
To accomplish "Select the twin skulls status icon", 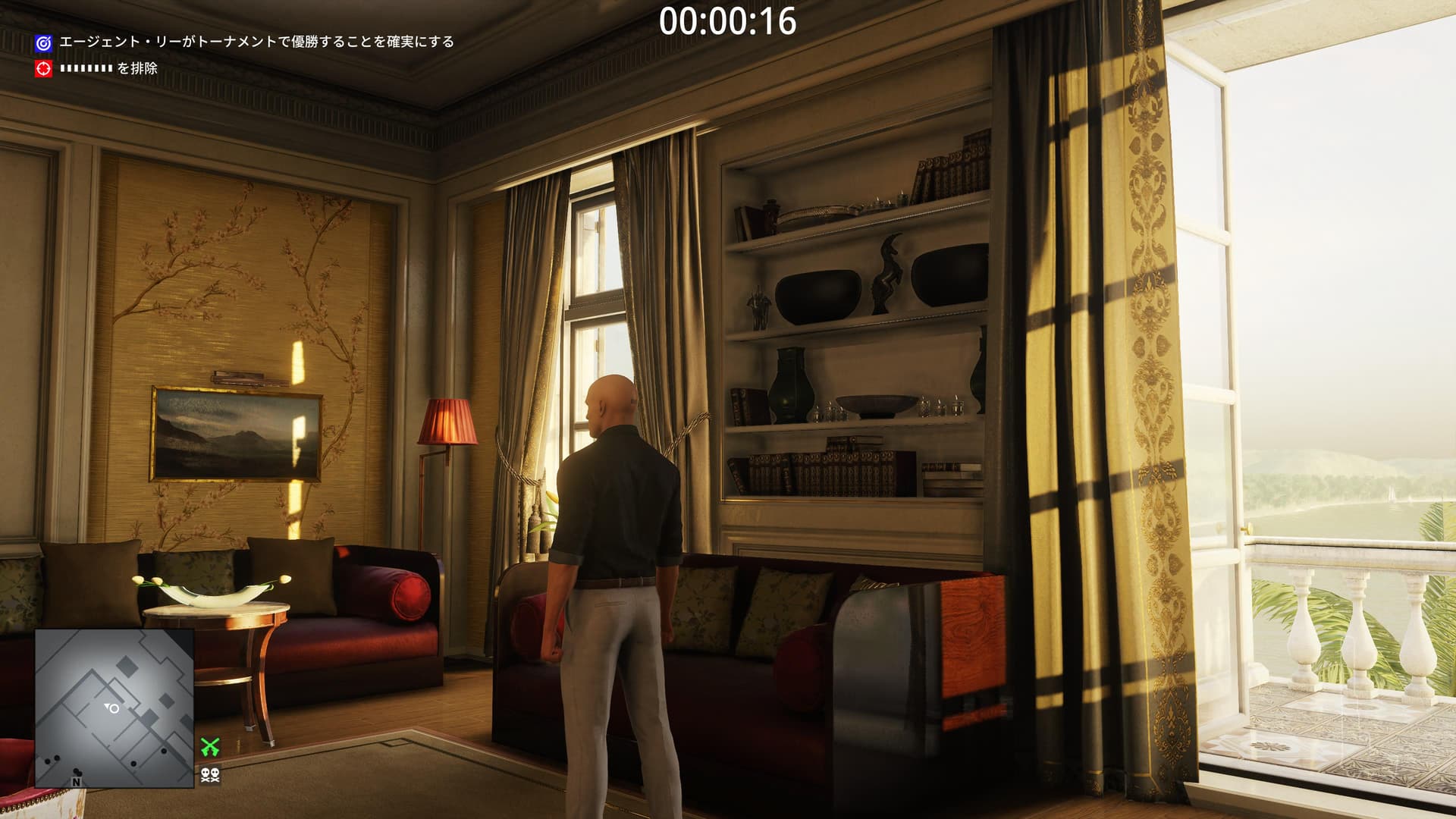I will [210, 774].
